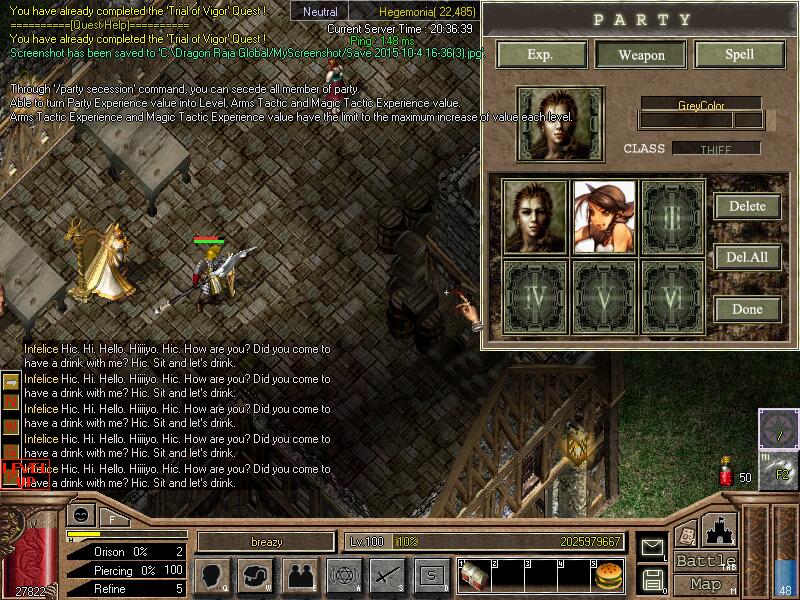800x600 pixels.
Task: Switch party sharing to Exp.
Action: pos(540,55)
